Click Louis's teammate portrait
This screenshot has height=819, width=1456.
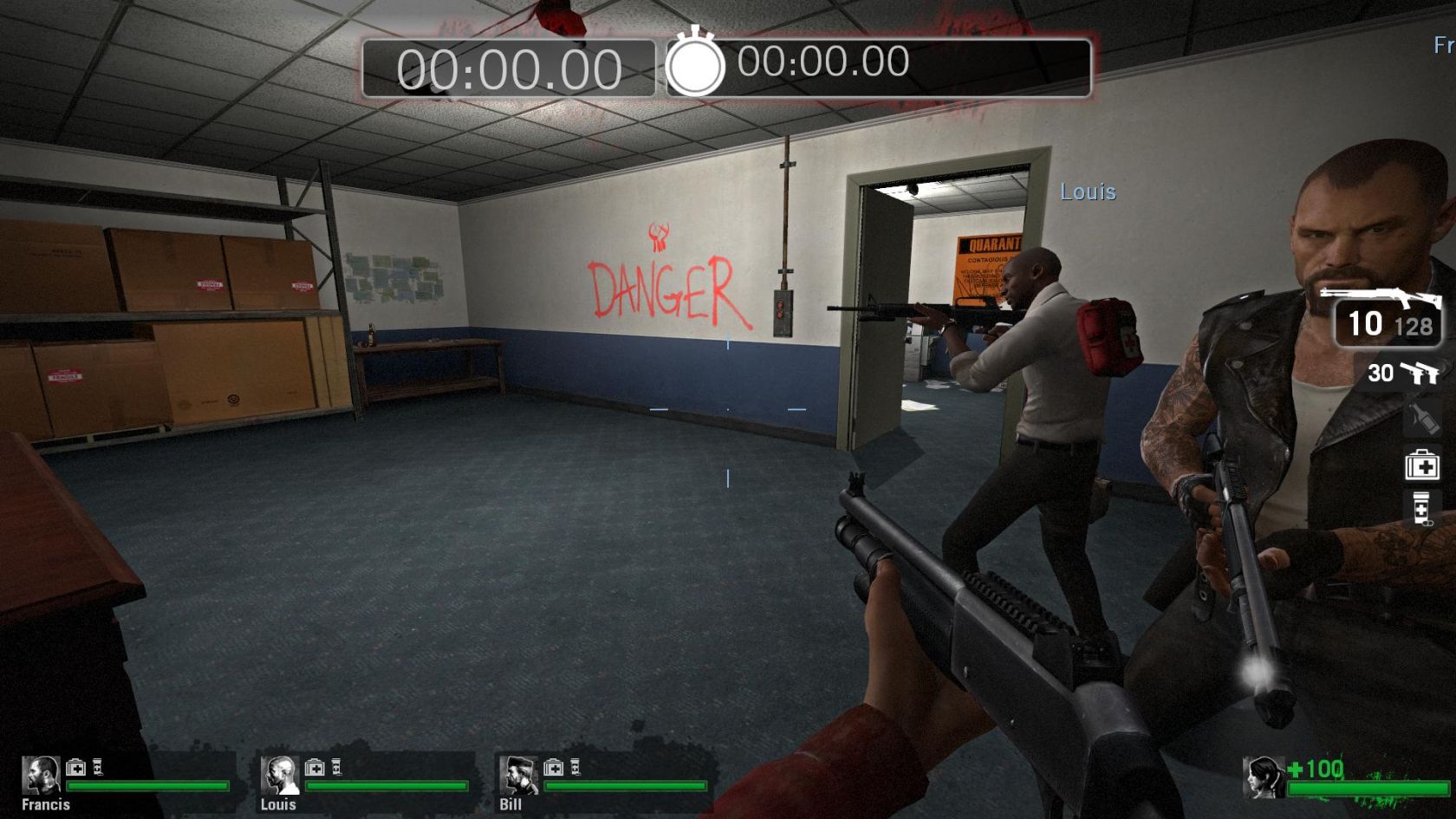[279, 776]
